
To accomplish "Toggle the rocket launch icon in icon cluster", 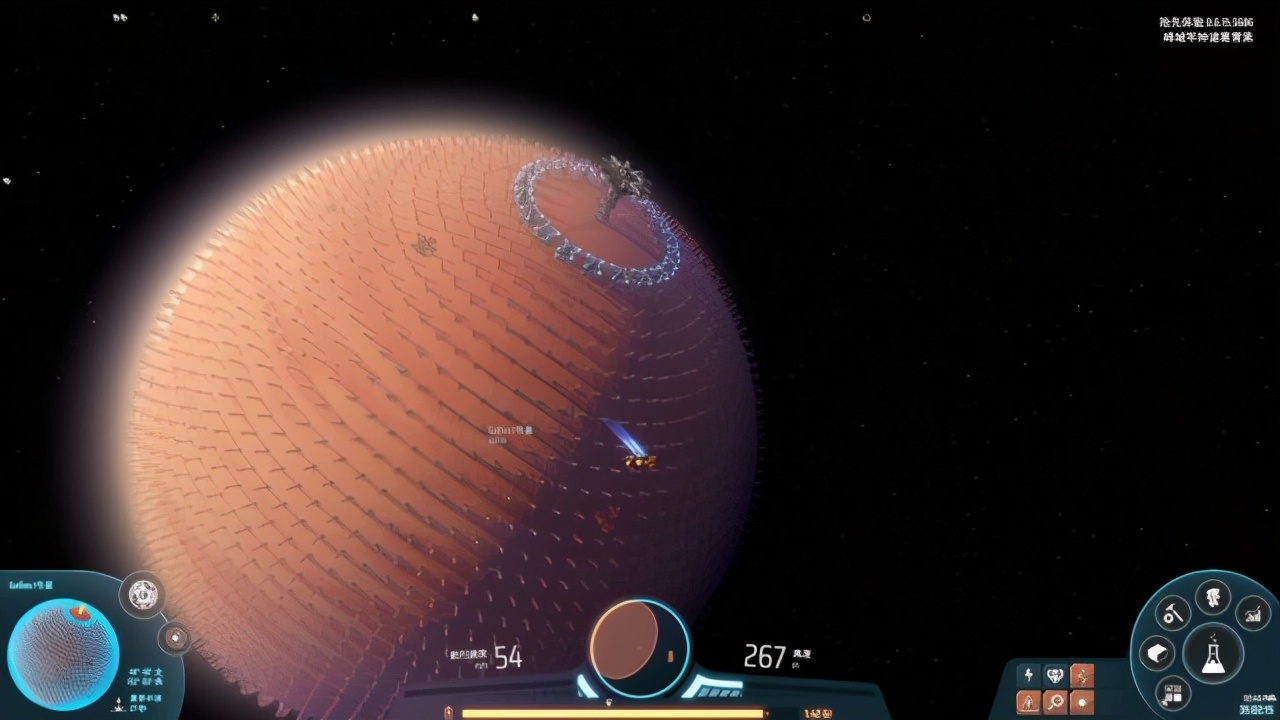I will 1028,701.
